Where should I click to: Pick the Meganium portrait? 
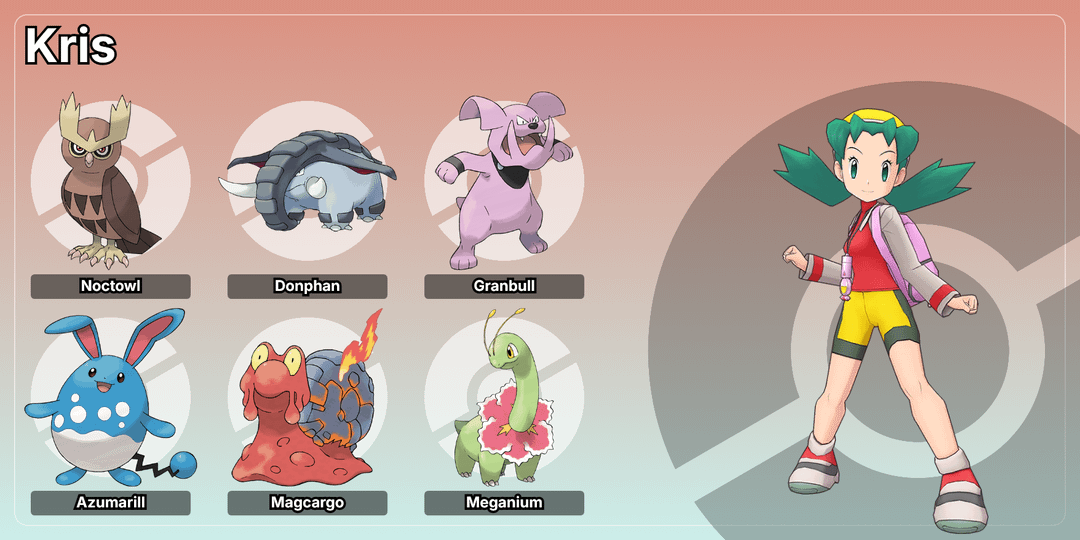[503, 398]
